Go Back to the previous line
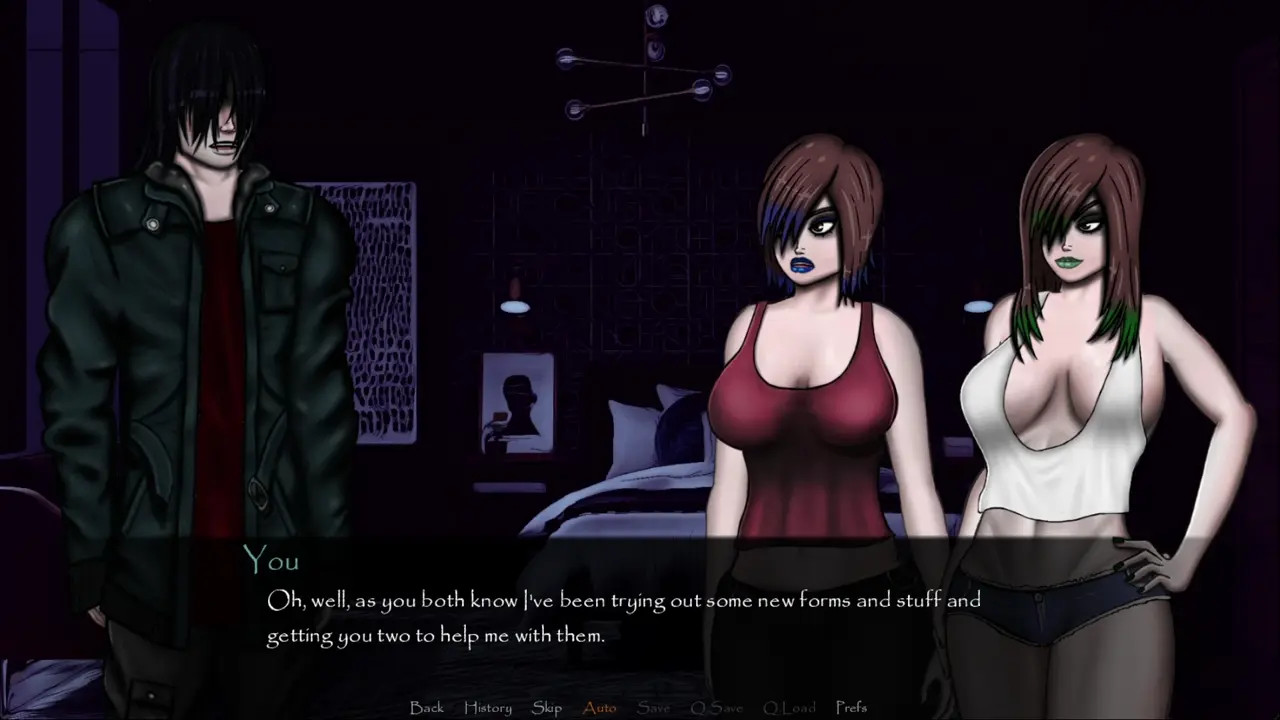 click(x=427, y=707)
